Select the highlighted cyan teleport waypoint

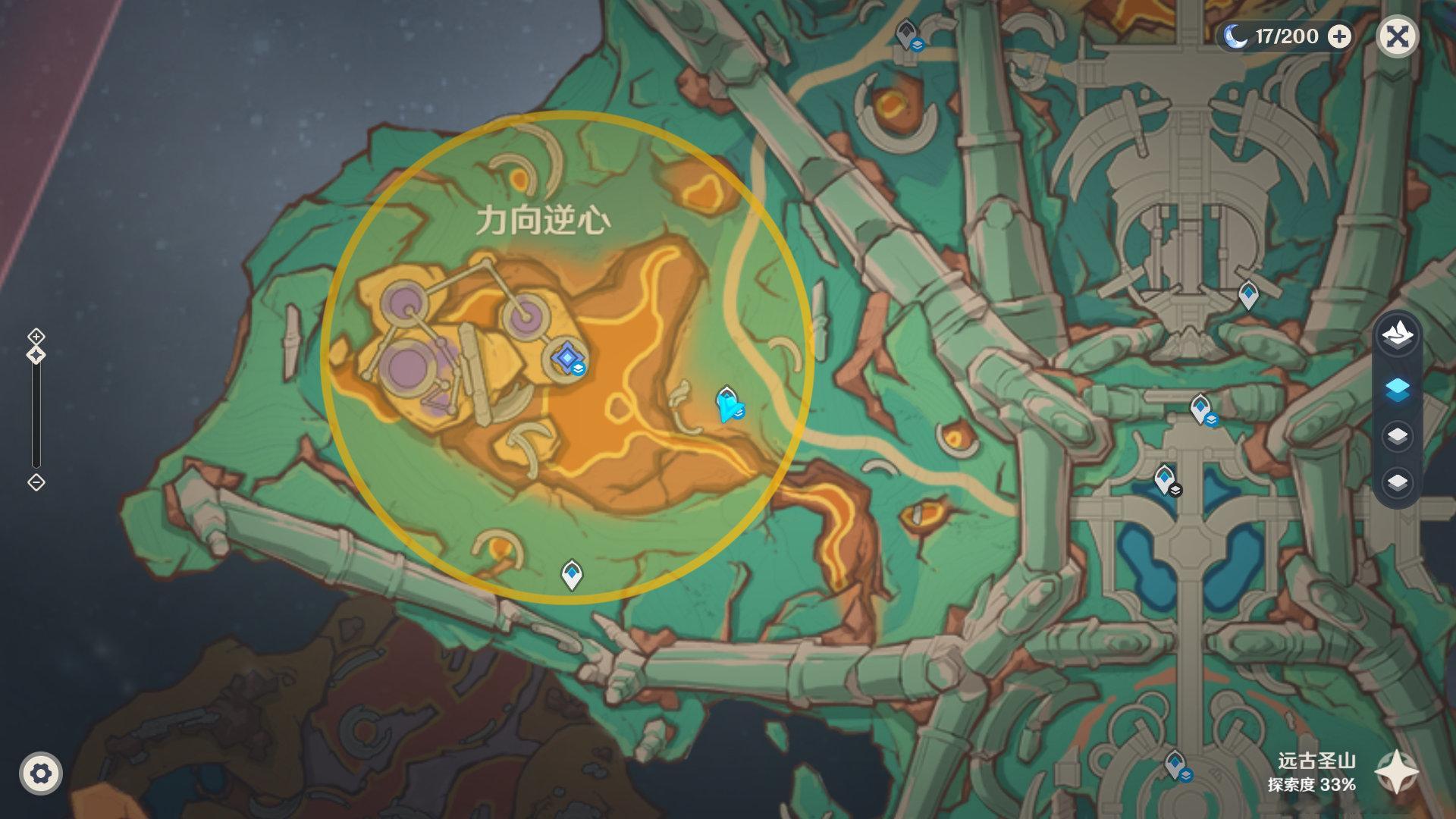pos(729,403)
